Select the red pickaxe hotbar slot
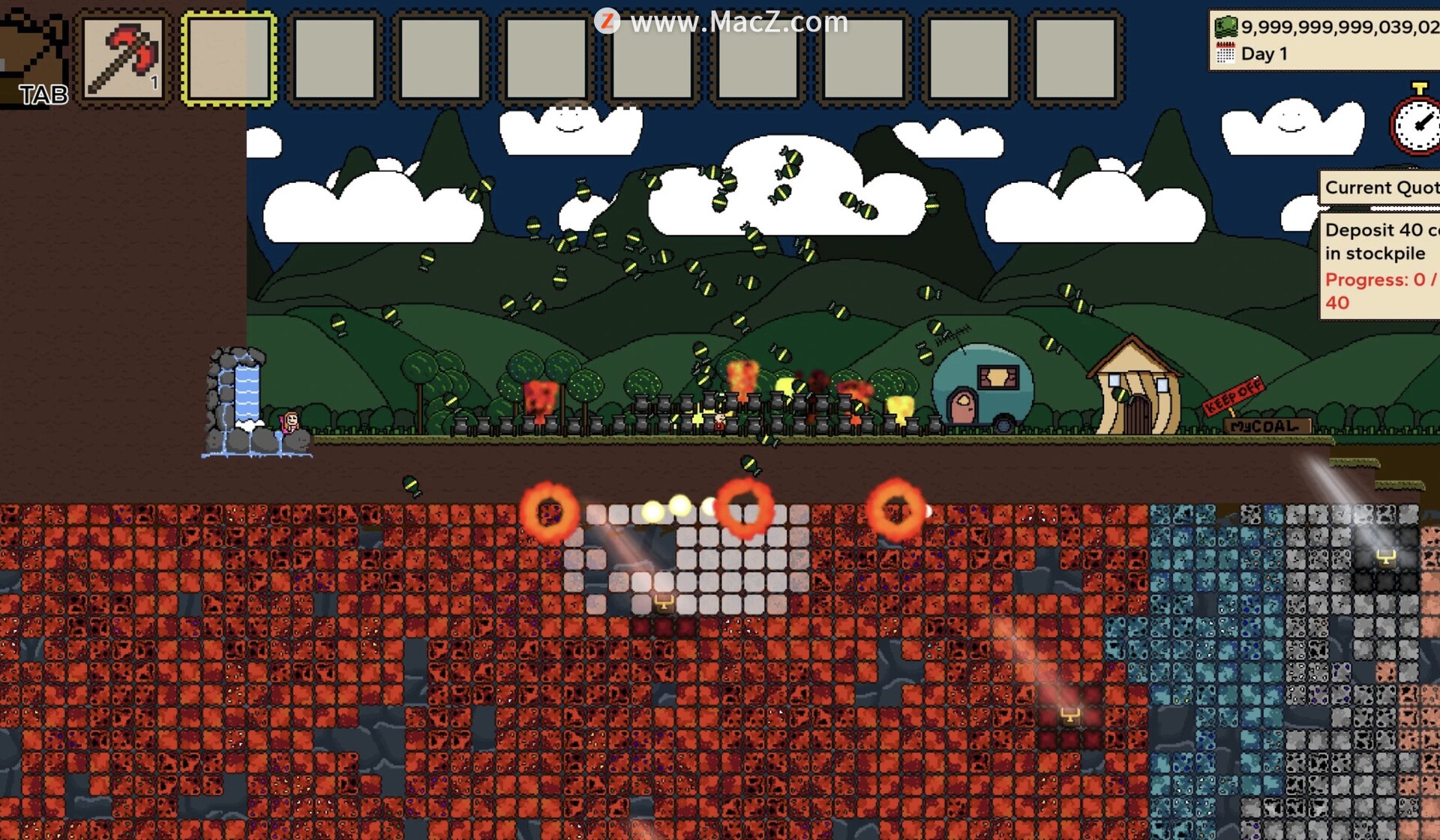1440x840 pixels. (x=123, y=58)
